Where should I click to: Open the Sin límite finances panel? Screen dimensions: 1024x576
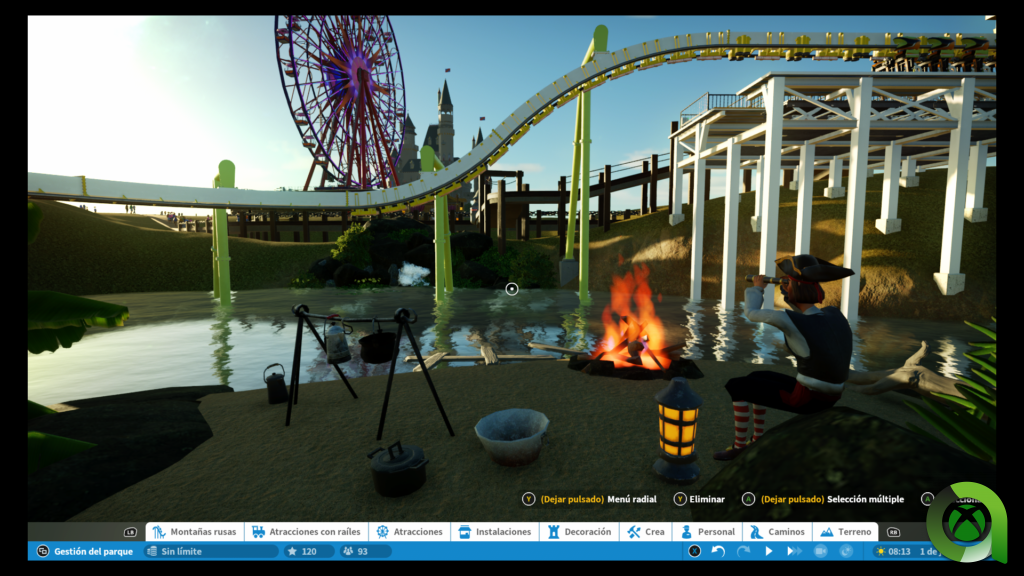pos(211,551)
